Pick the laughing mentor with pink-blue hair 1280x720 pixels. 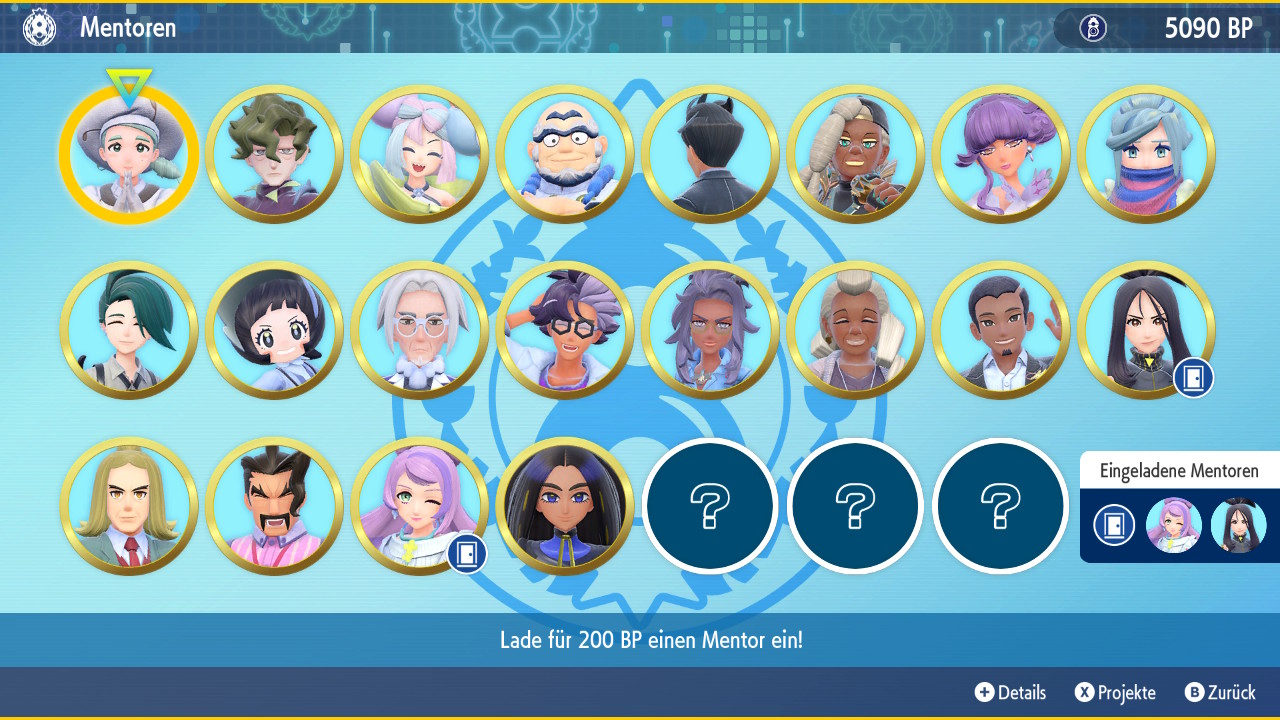420,155
